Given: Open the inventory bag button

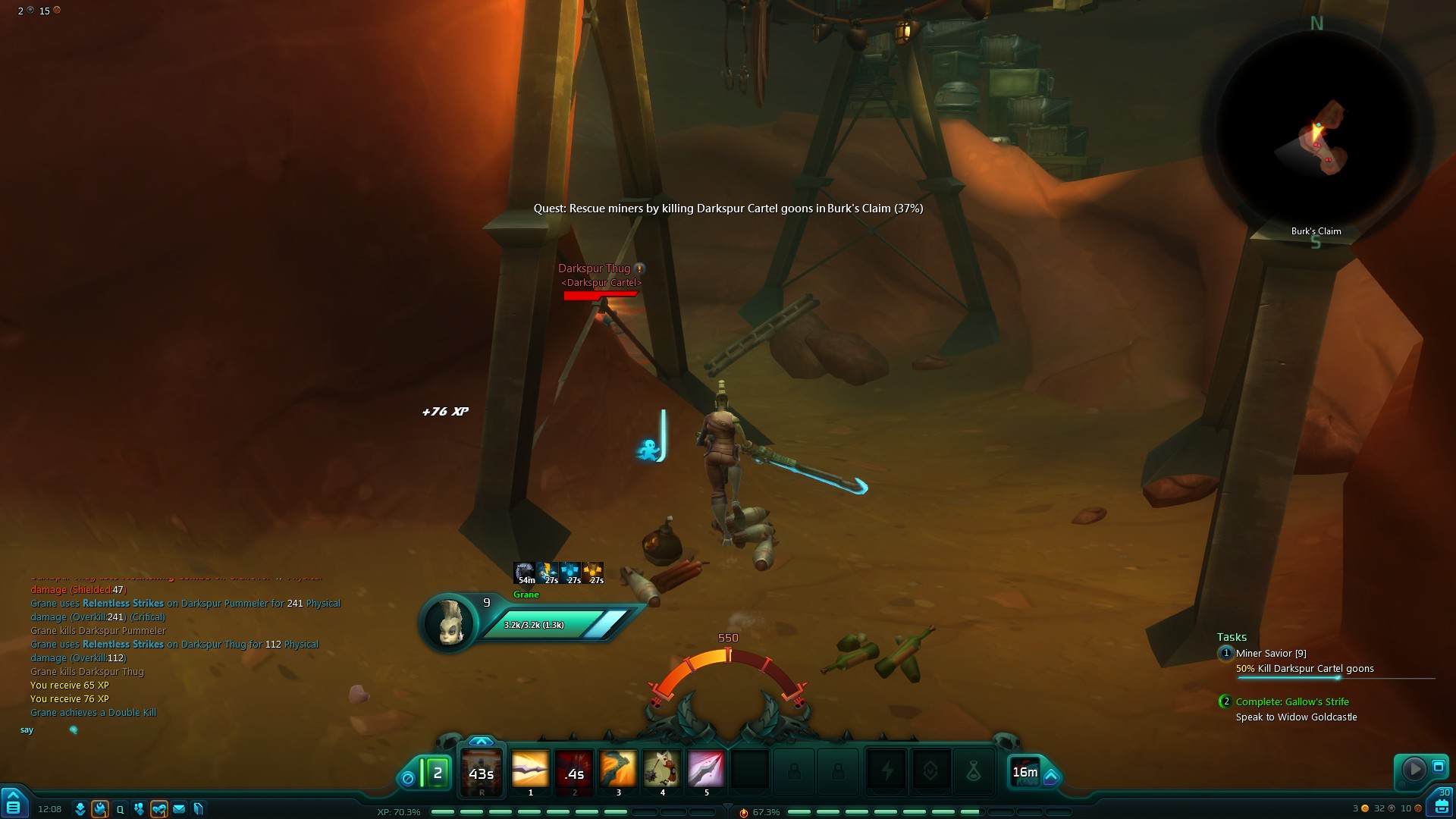Looking at the screenshot, I should [x=1441, y=804].
